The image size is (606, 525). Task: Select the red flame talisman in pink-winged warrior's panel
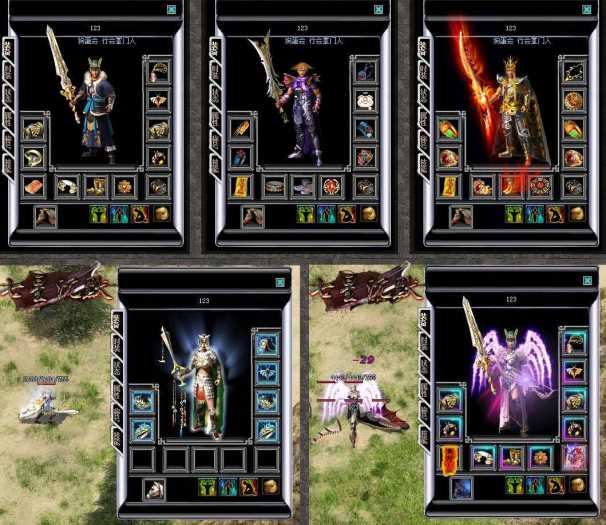(x=450, y=458)
